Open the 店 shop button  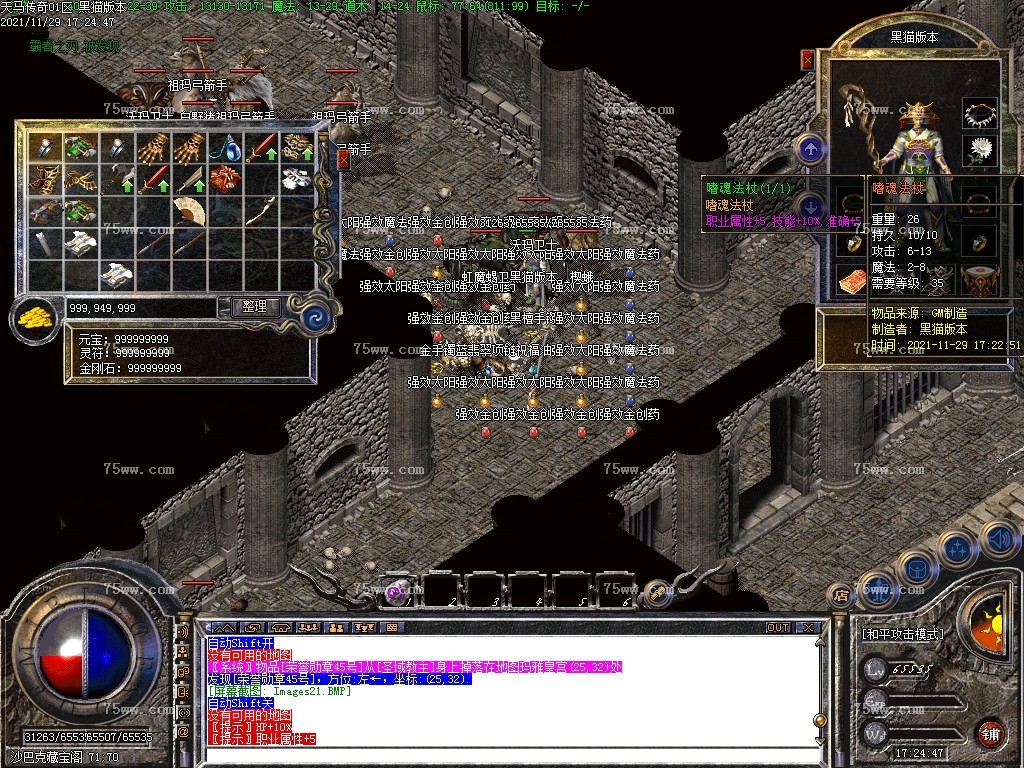coord(841,596)
